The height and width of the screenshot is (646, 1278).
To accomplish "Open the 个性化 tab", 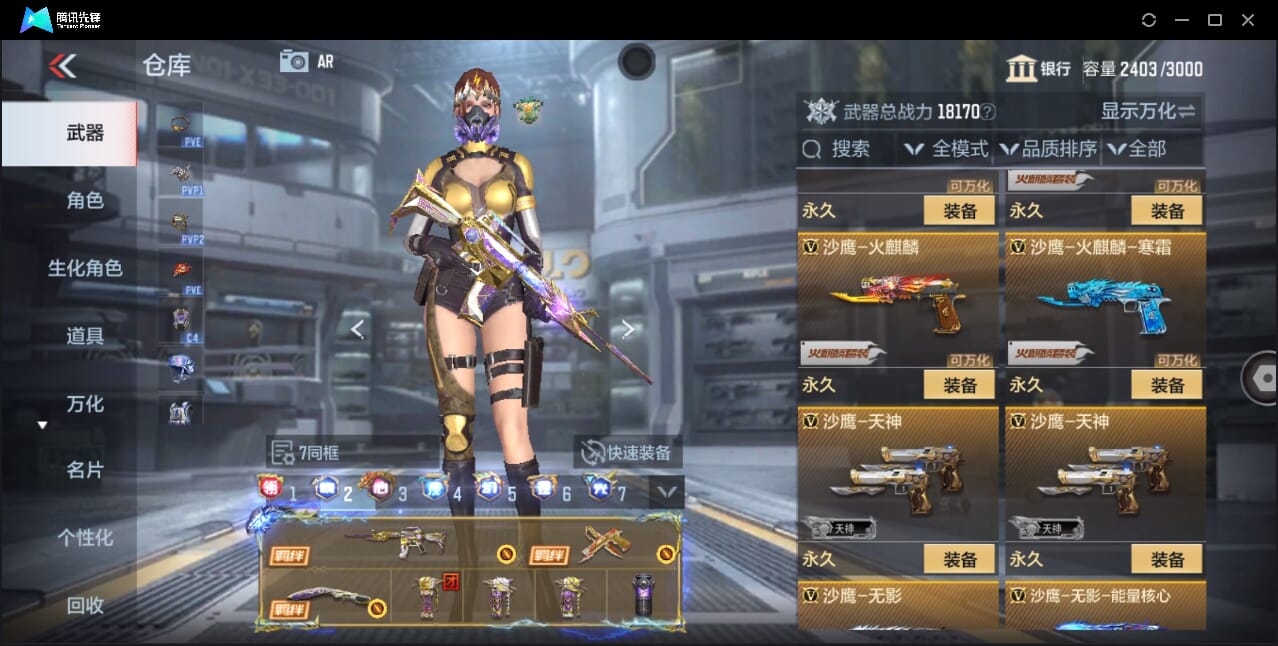I will click(x=85, y=538).
